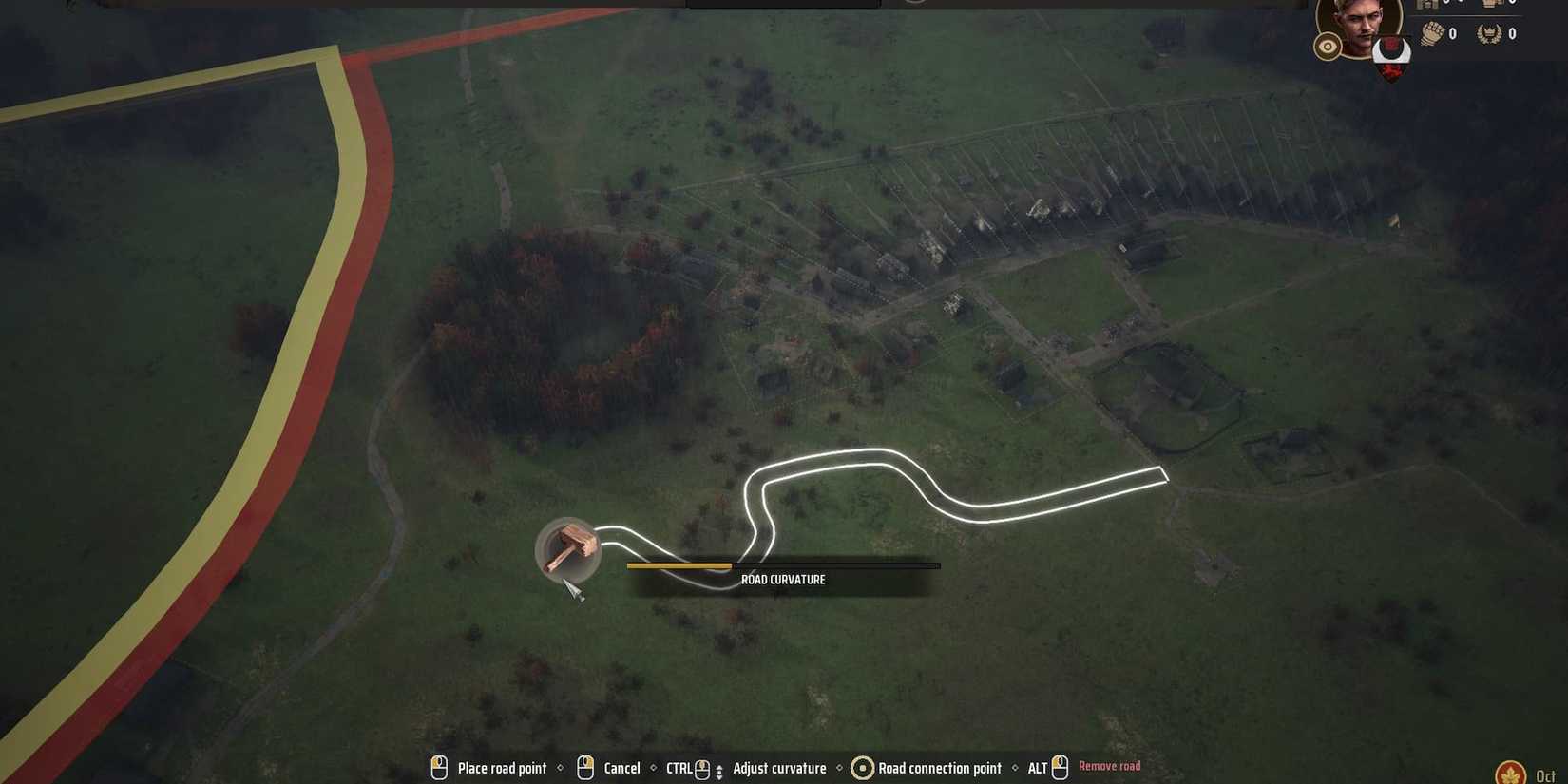Screen dimensions: 1568x784
Task: Click the left mouse button icon beside Place road point
Action: (439, 767)
